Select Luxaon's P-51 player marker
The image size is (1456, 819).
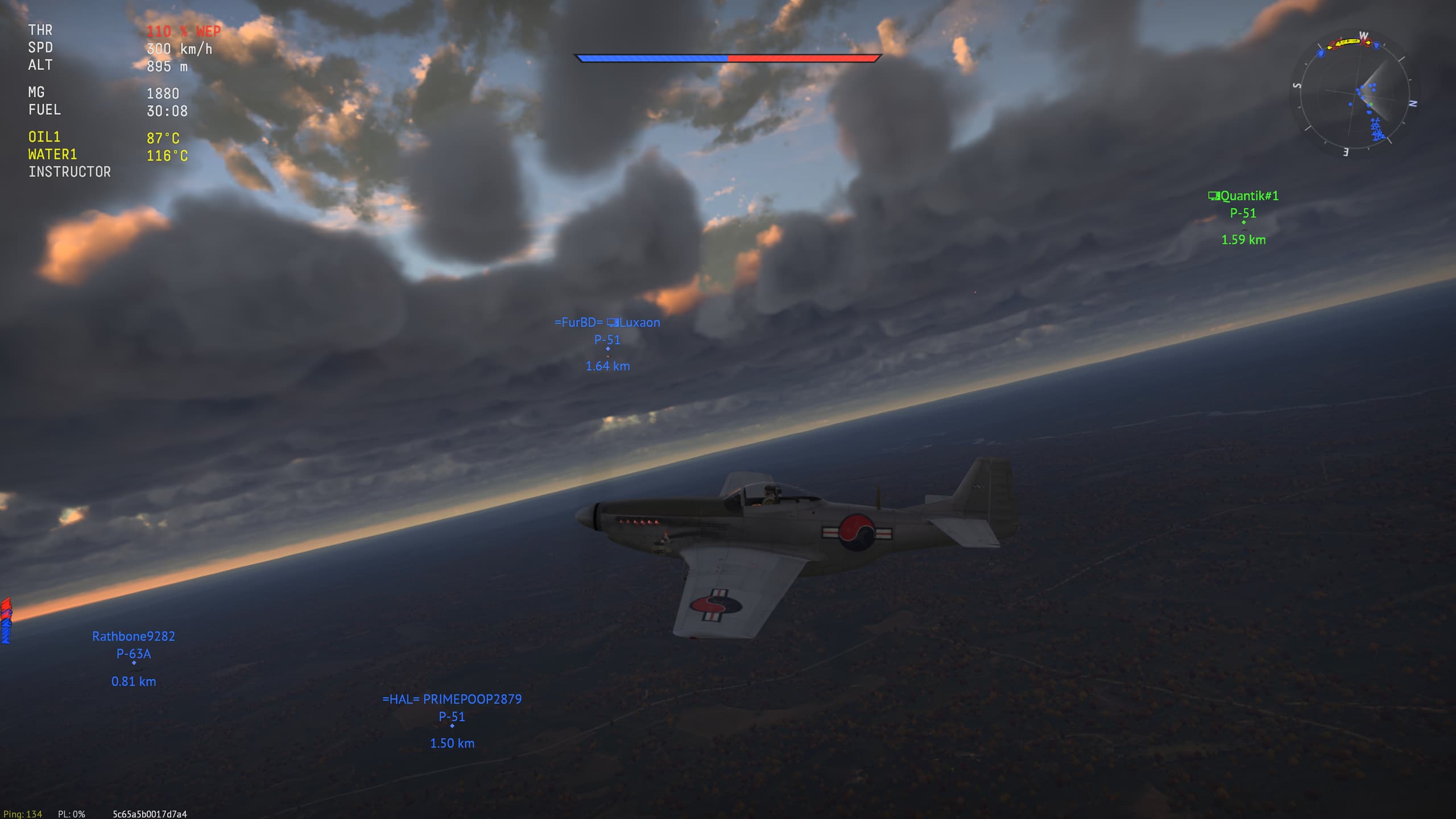pyautogui.click(x=607, y=349)
